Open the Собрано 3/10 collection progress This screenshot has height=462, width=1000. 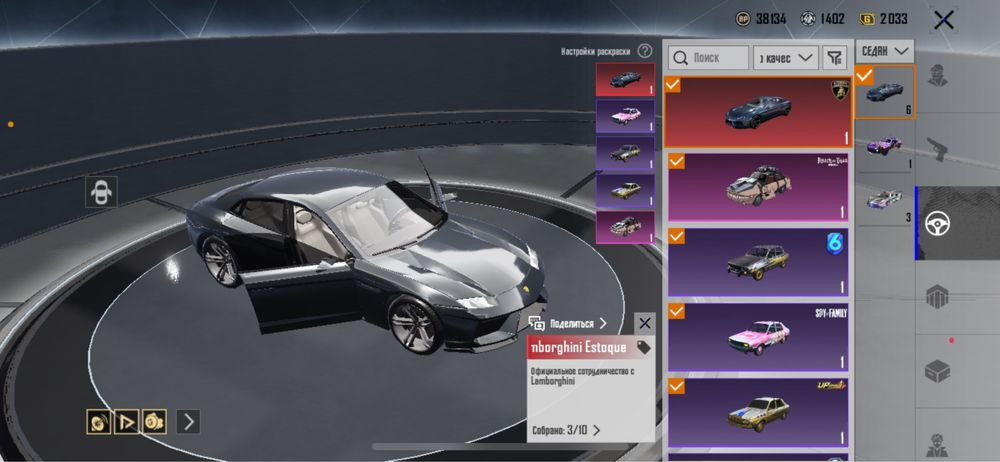(565, 430)
